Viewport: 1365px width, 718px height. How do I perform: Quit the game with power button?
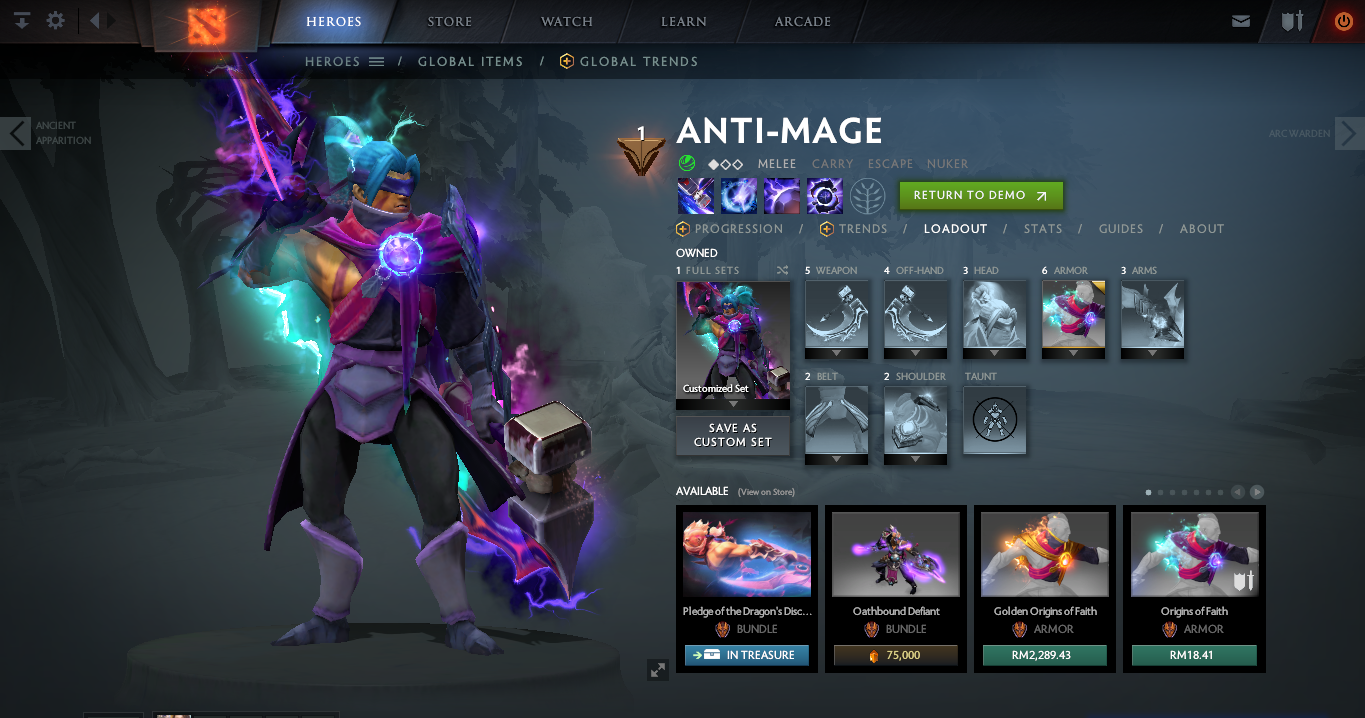(x=1343, y=21)
